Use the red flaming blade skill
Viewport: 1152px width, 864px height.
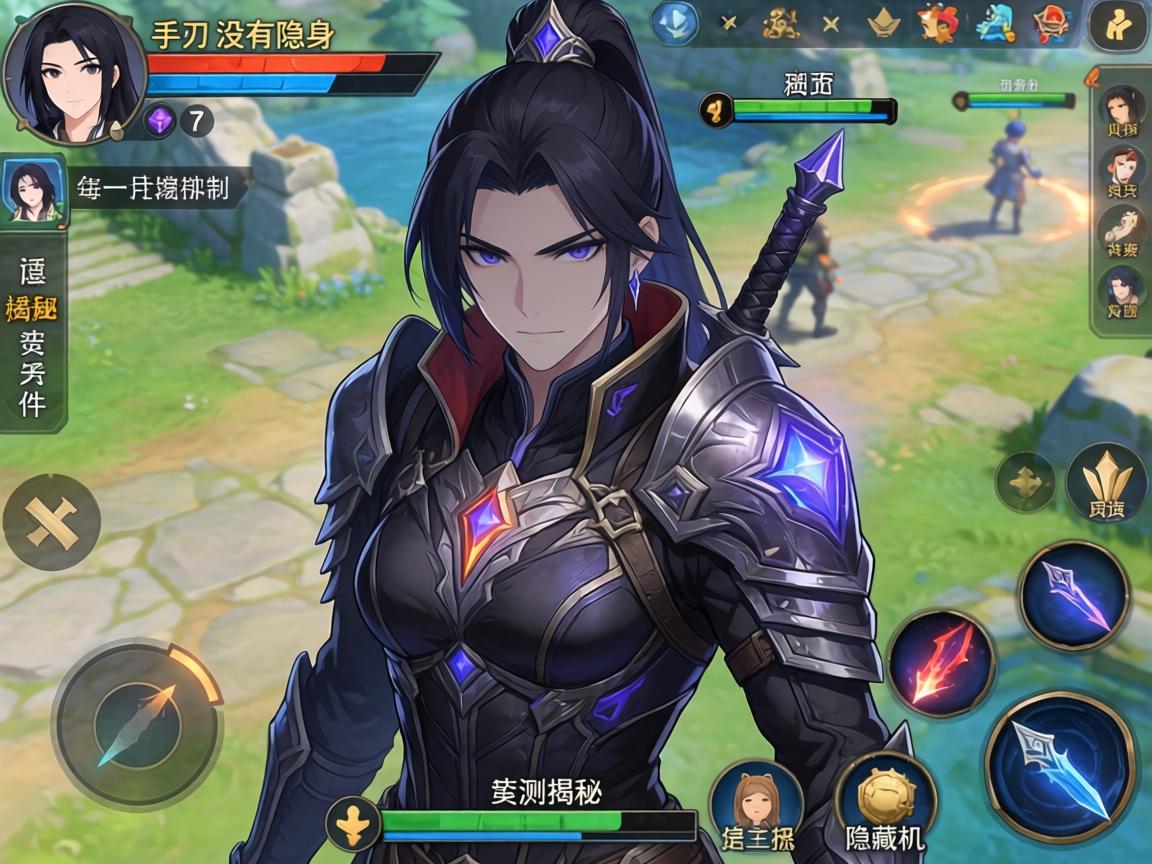coord(940,664)
